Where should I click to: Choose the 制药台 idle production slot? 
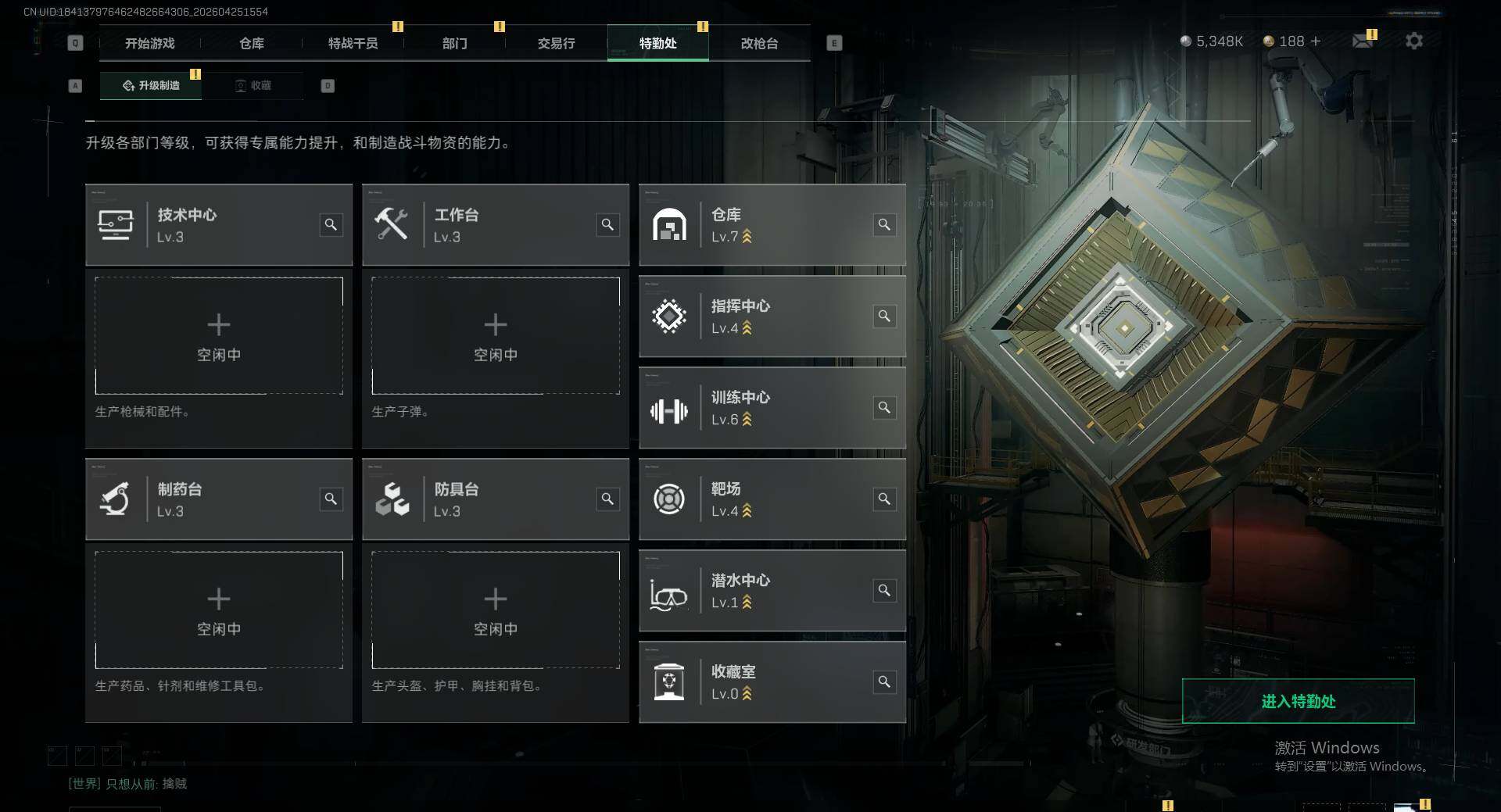pos(219,610)
